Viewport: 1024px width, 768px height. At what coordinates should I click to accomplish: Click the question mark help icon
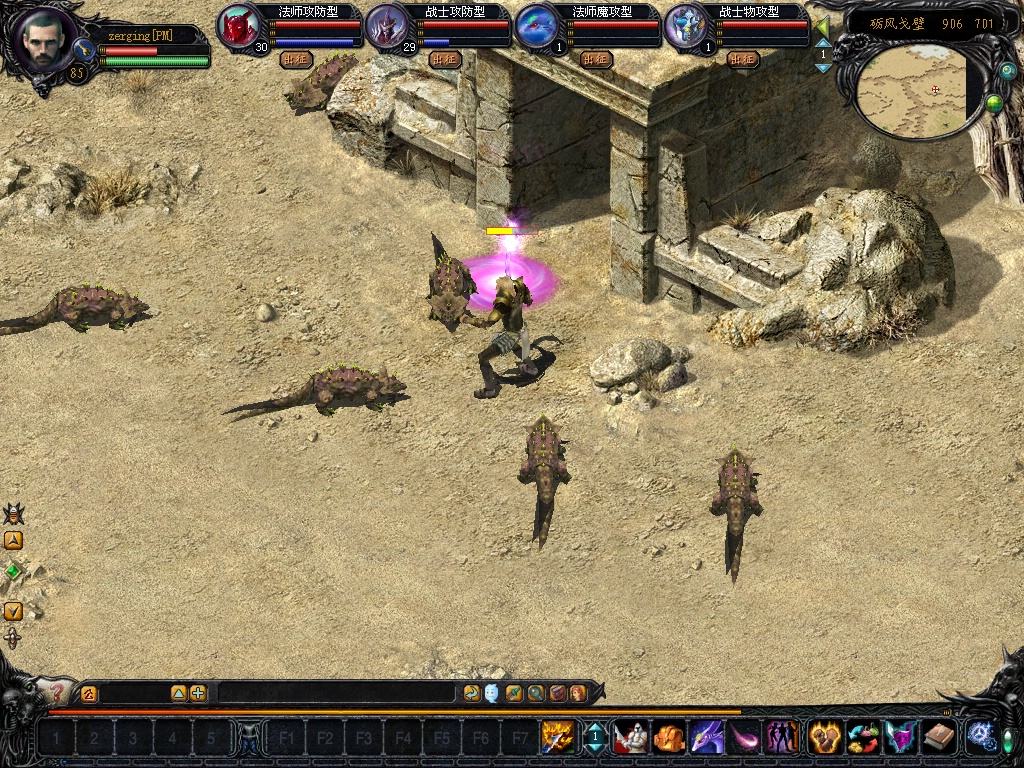pos(57,691)
